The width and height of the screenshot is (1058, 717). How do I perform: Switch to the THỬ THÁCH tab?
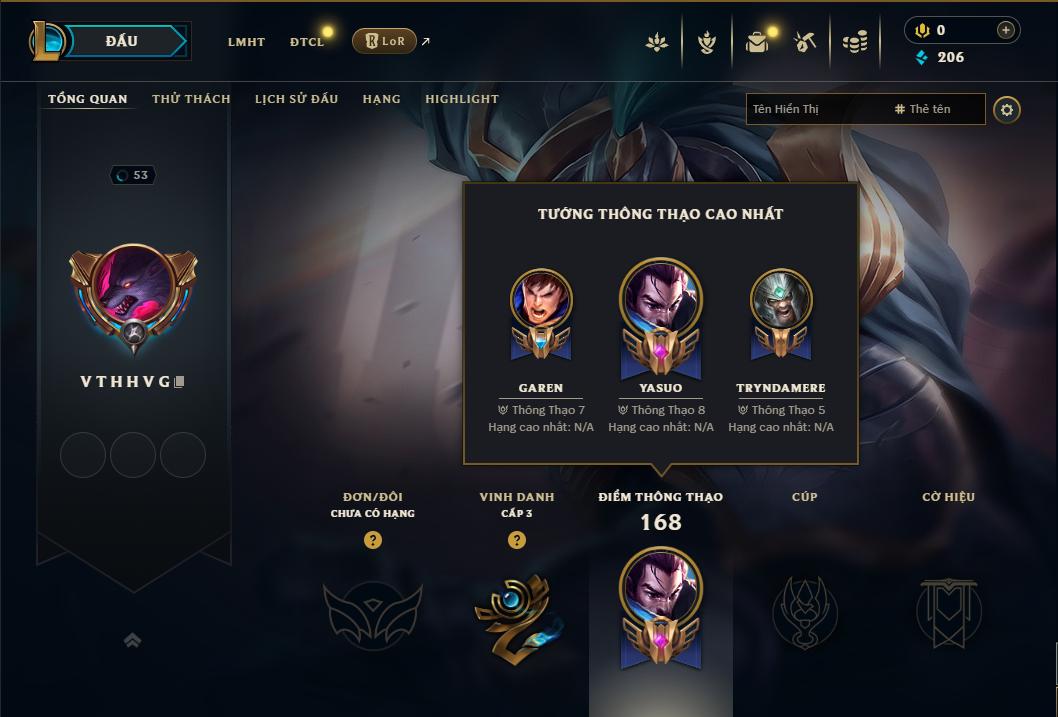coord(191,99)
